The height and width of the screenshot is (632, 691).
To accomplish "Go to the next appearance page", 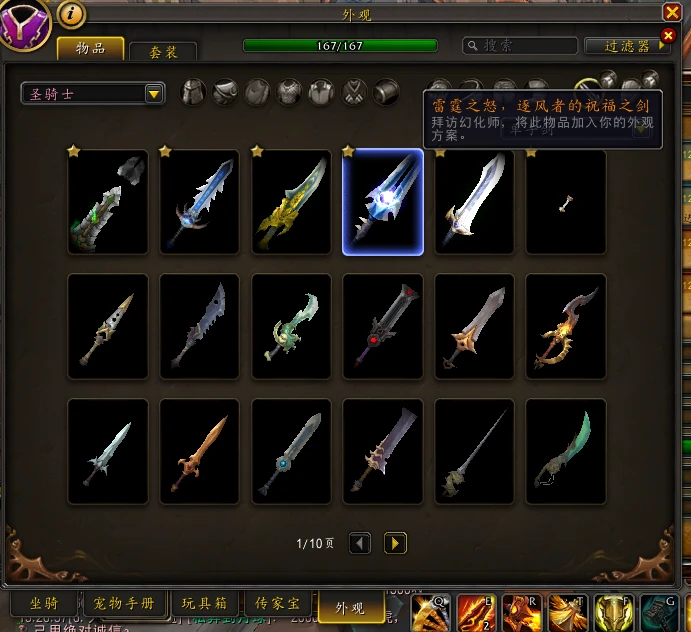I will pyautogui.click(x=396, y=543).
